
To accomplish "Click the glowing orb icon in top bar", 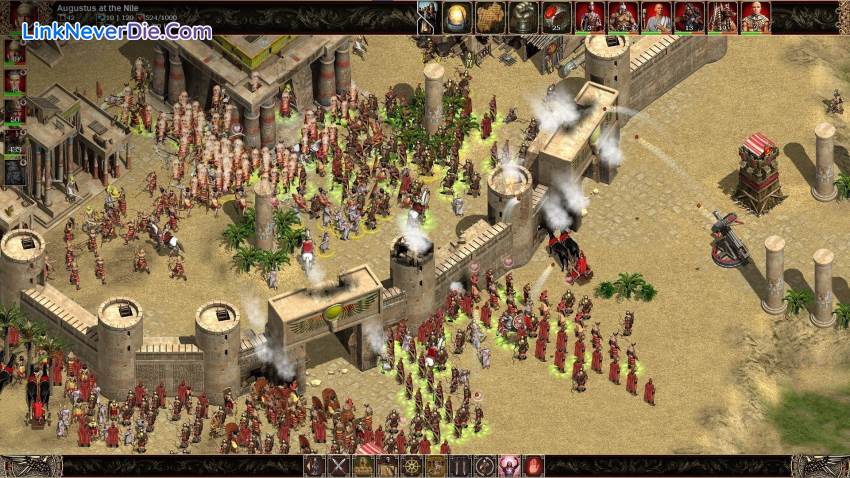I will (459, 16).
